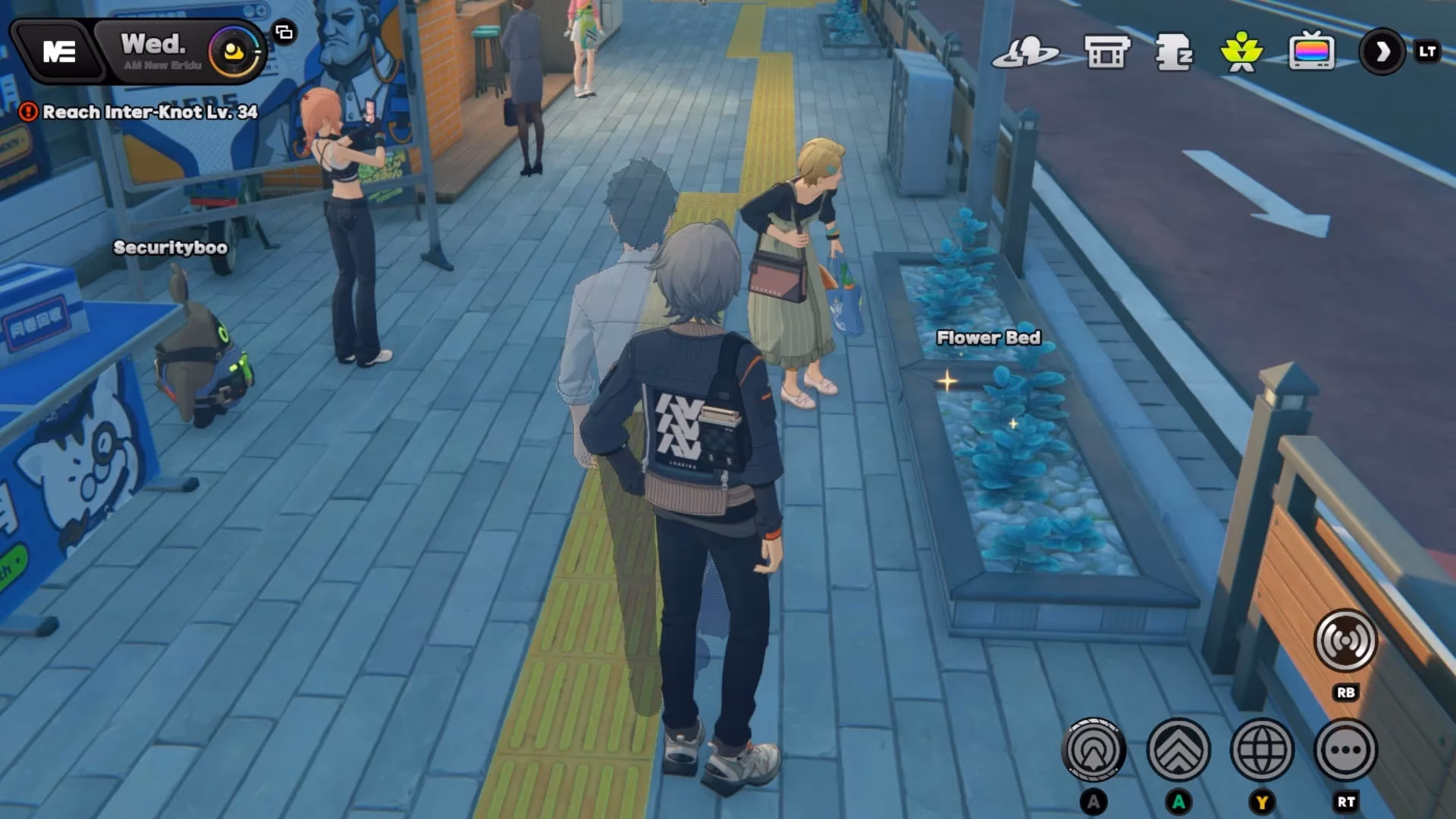Open the two-heads-with-ring icon in top bar
The height and width of the screenshot is (819, 1456).
pyautogui.click(x=1025, y=52)
